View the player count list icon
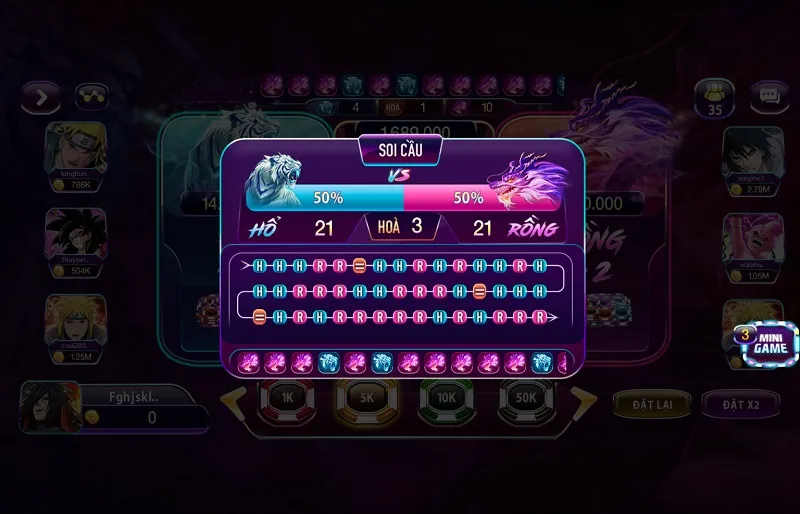Image resolution: width=800 pixels, height=514 pixels. pyautogui.click(x=714, y=98)
